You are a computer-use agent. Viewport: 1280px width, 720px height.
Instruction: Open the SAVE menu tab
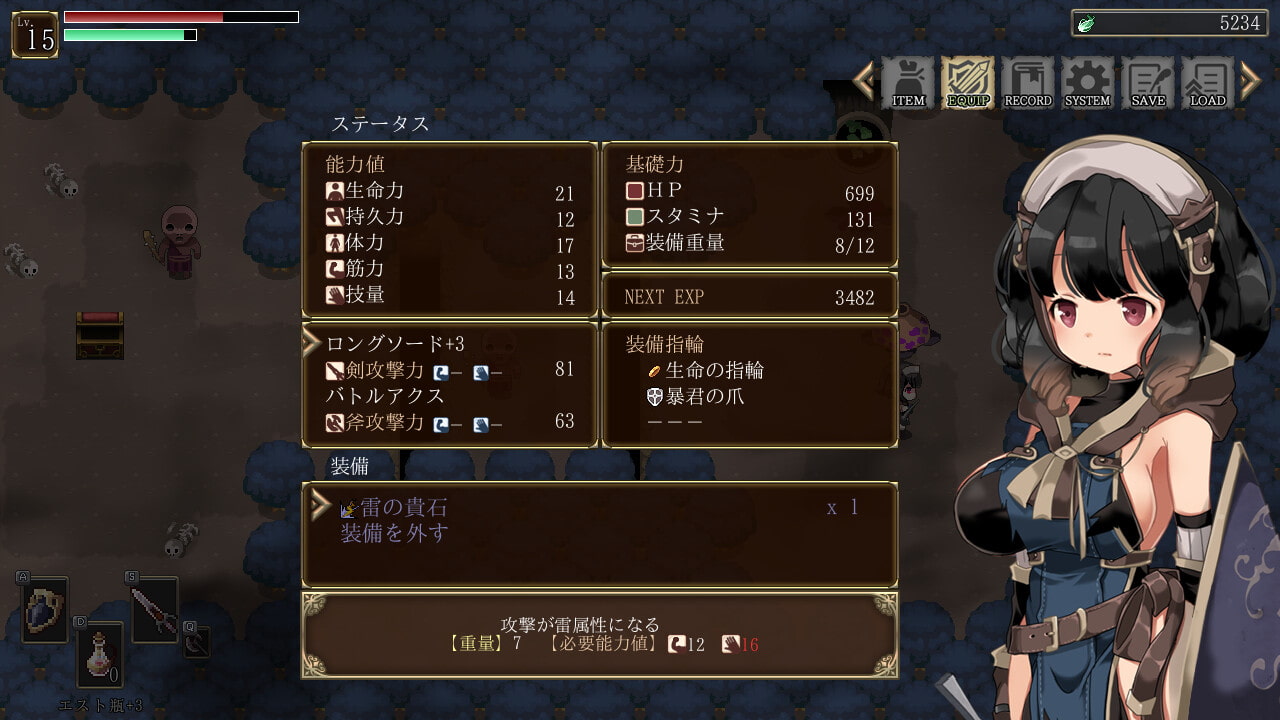pos(1148,82)
